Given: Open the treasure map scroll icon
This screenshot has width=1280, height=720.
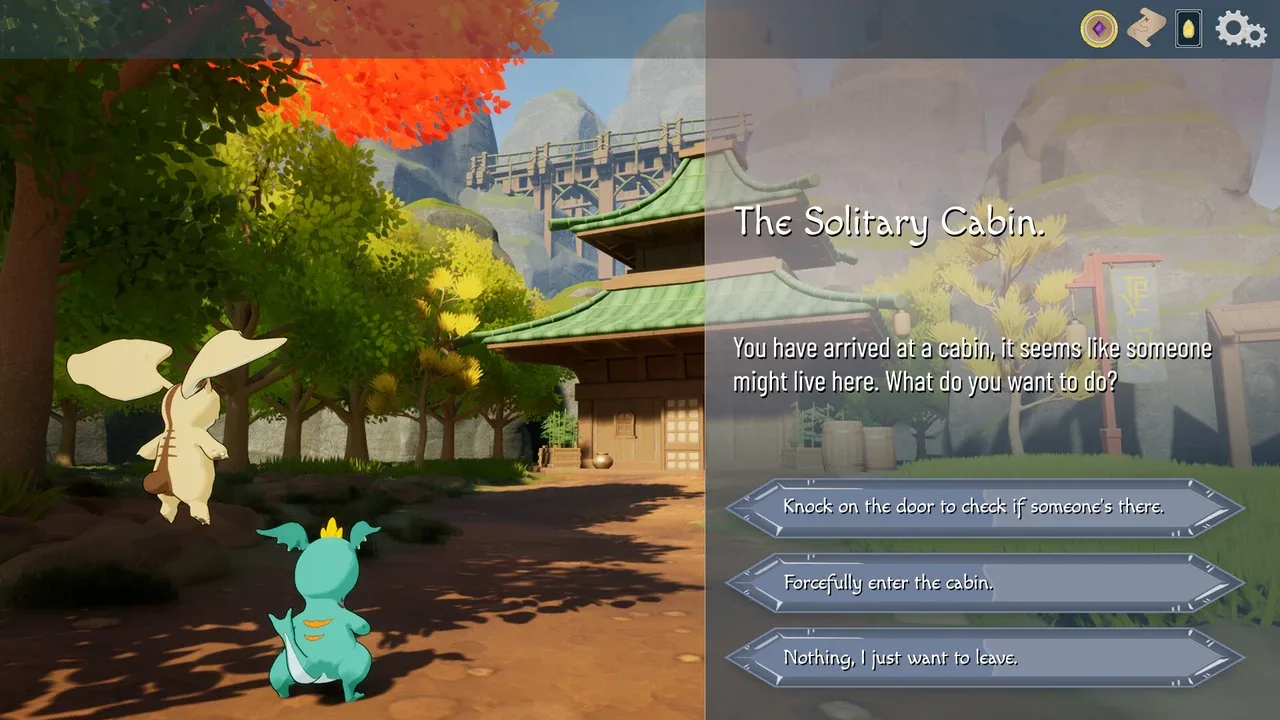Looking at the screenshot, I should point(1146,29).
